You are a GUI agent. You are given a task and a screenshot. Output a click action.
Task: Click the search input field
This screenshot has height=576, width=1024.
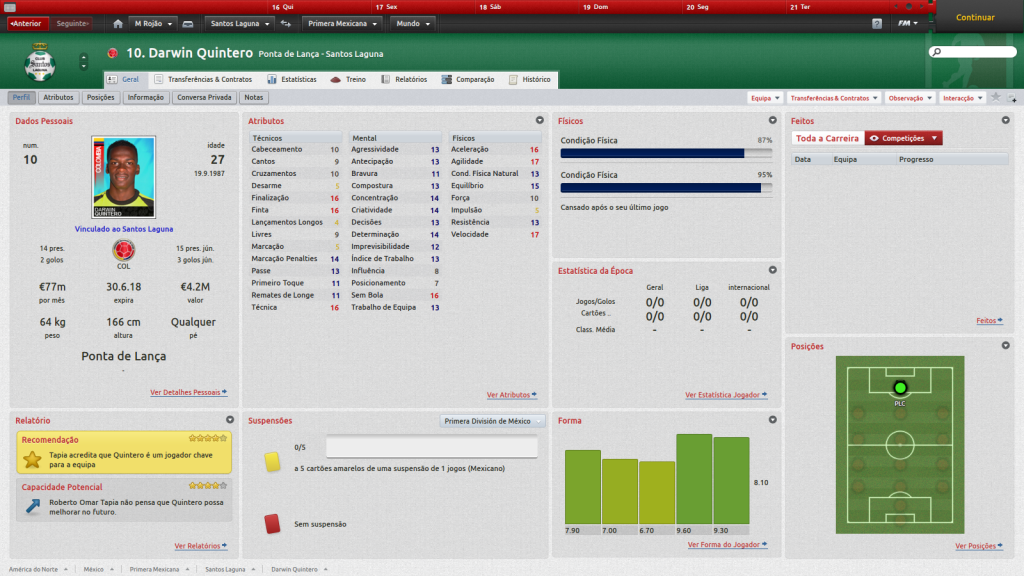coord(976,51)
